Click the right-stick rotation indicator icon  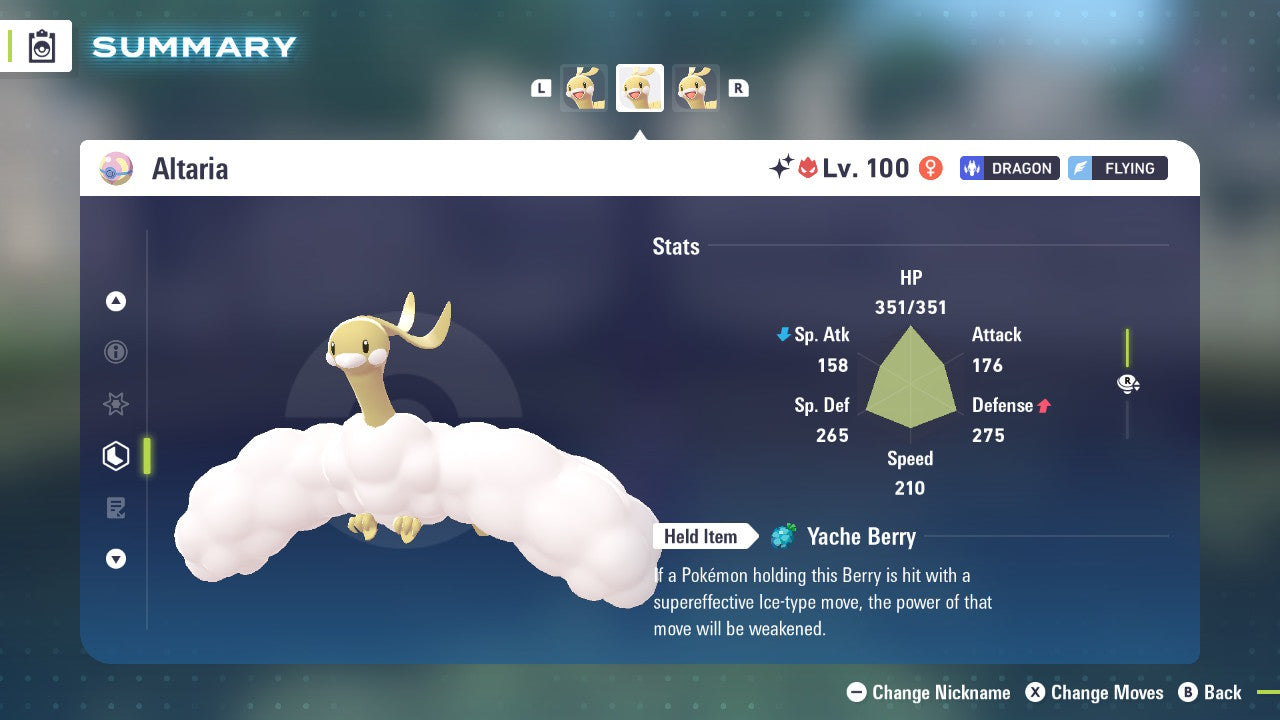[x=1128, y=383]
